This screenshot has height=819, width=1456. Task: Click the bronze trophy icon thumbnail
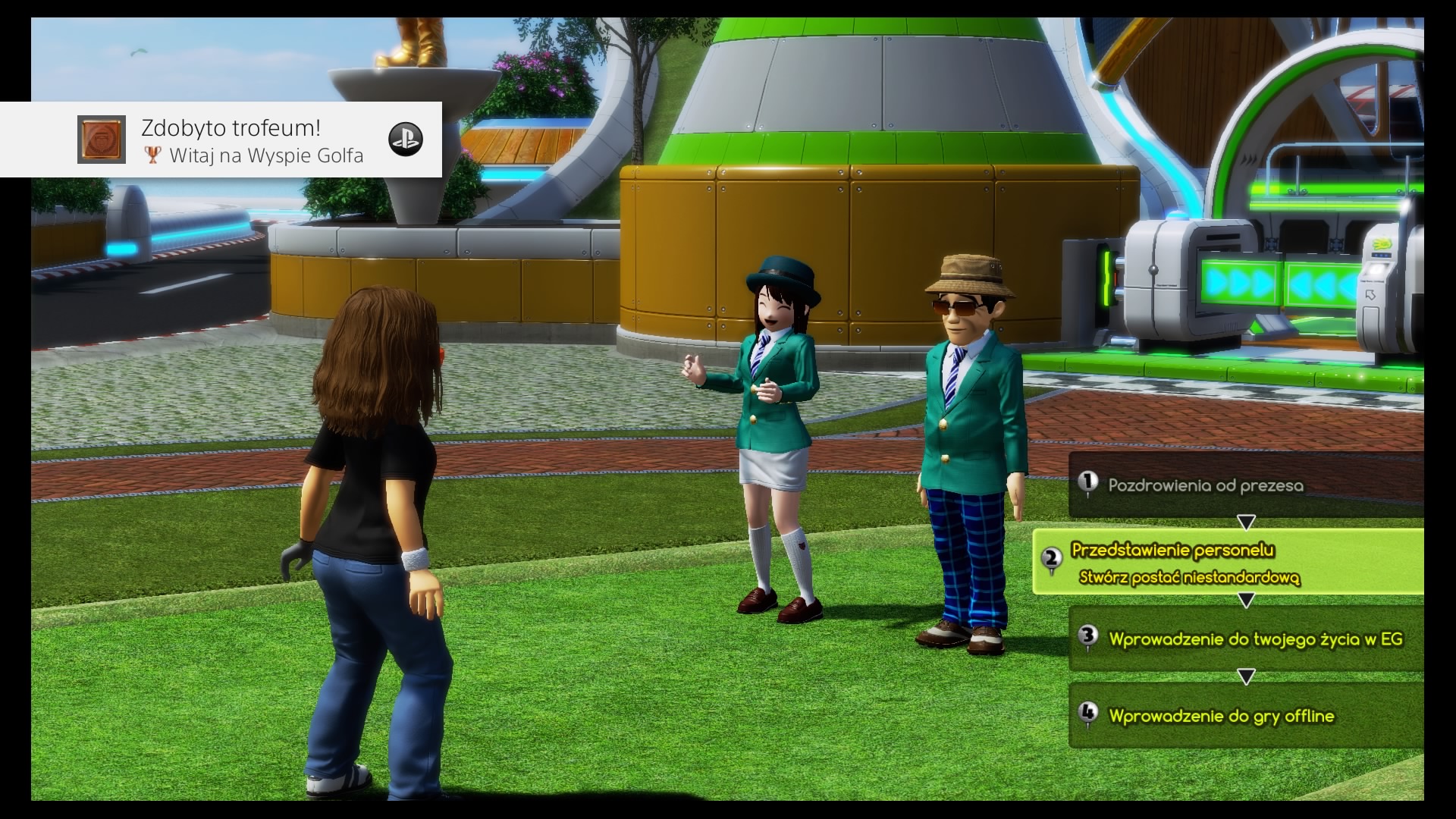(102, 140)
